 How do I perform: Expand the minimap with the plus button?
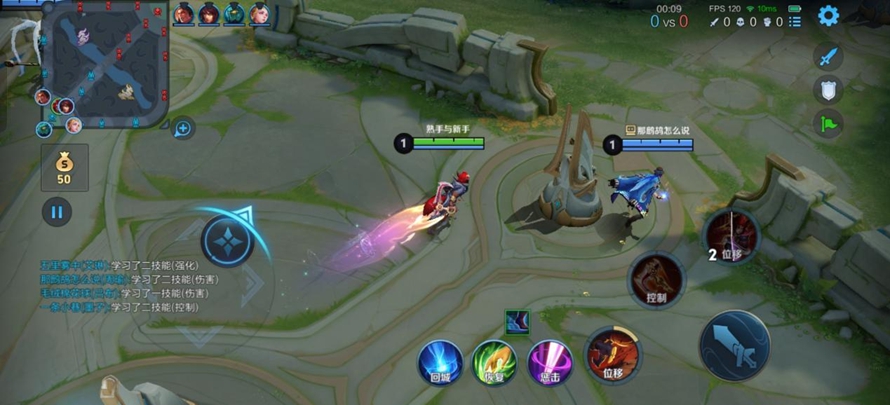pos(183,128)
